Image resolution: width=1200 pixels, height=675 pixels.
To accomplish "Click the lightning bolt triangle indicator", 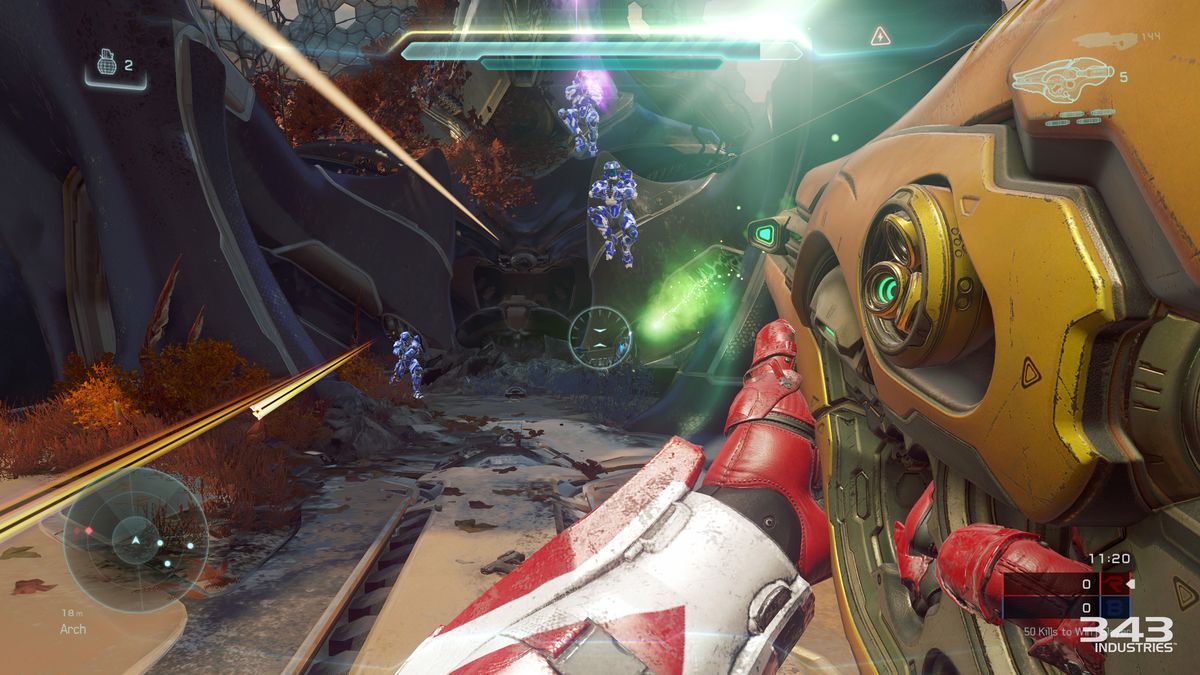I will tap(880, 37).
